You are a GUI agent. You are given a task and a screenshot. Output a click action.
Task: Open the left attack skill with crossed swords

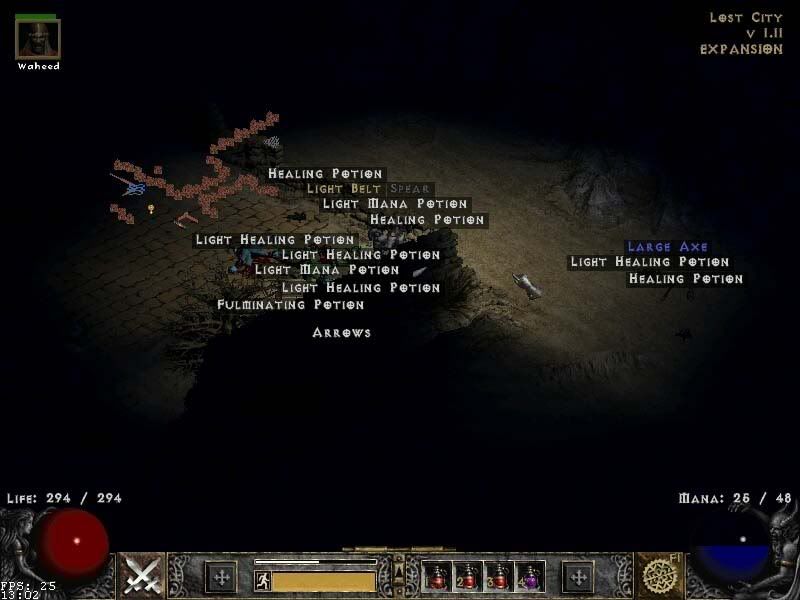(142, 575)
